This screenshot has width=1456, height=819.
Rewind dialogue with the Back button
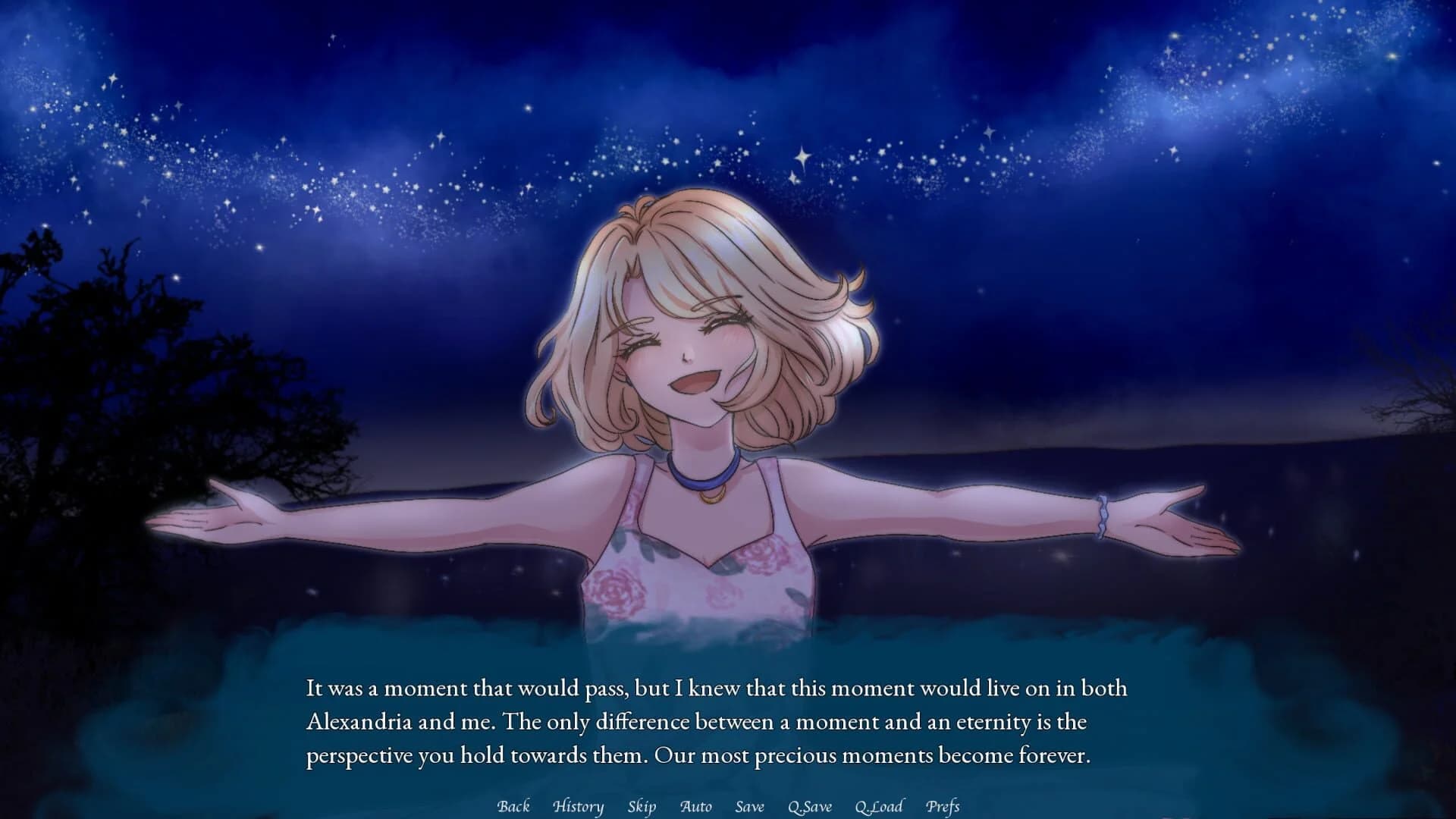514,807
